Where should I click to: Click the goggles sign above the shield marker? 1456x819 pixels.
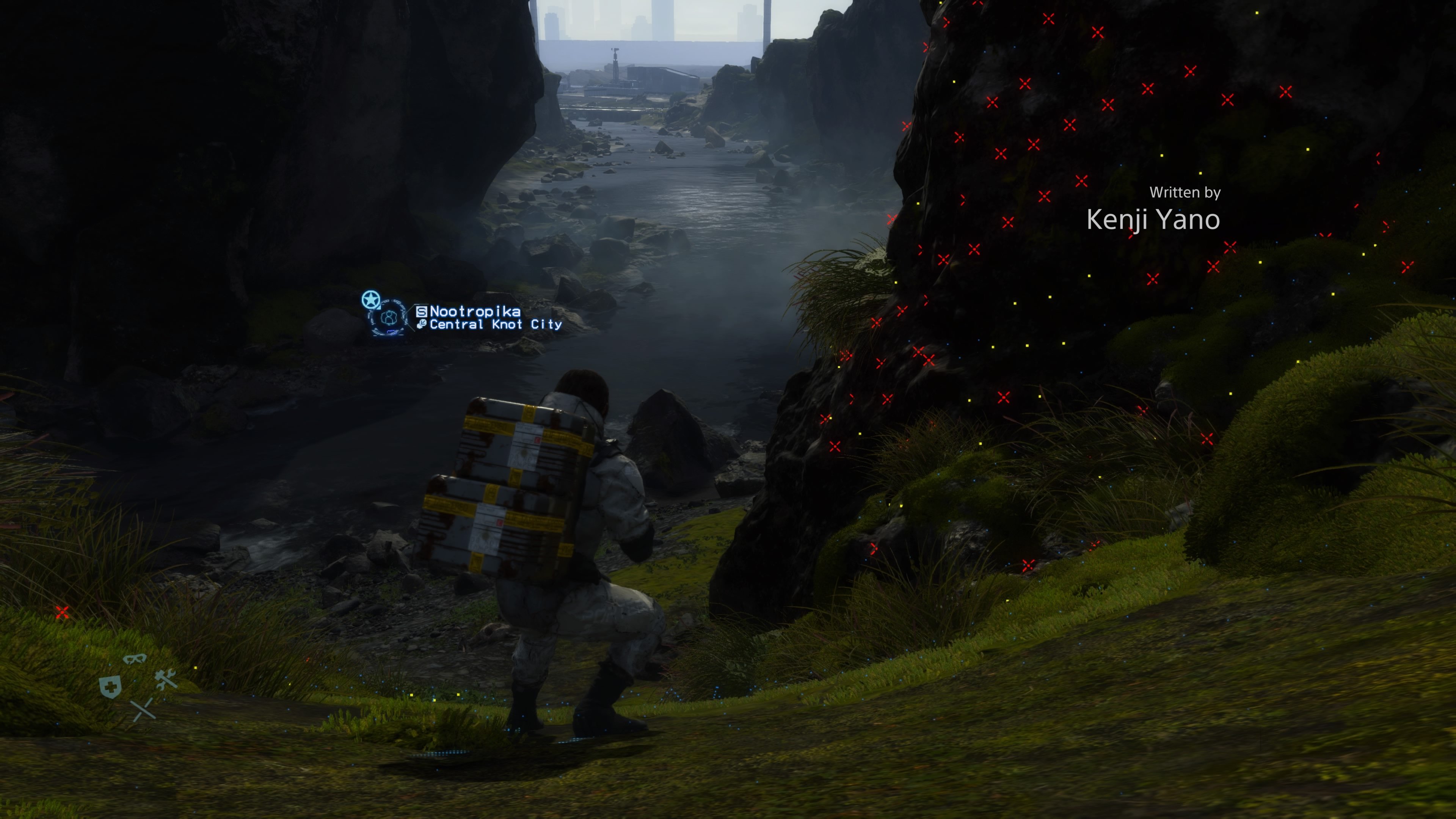[x=136, y=660]
